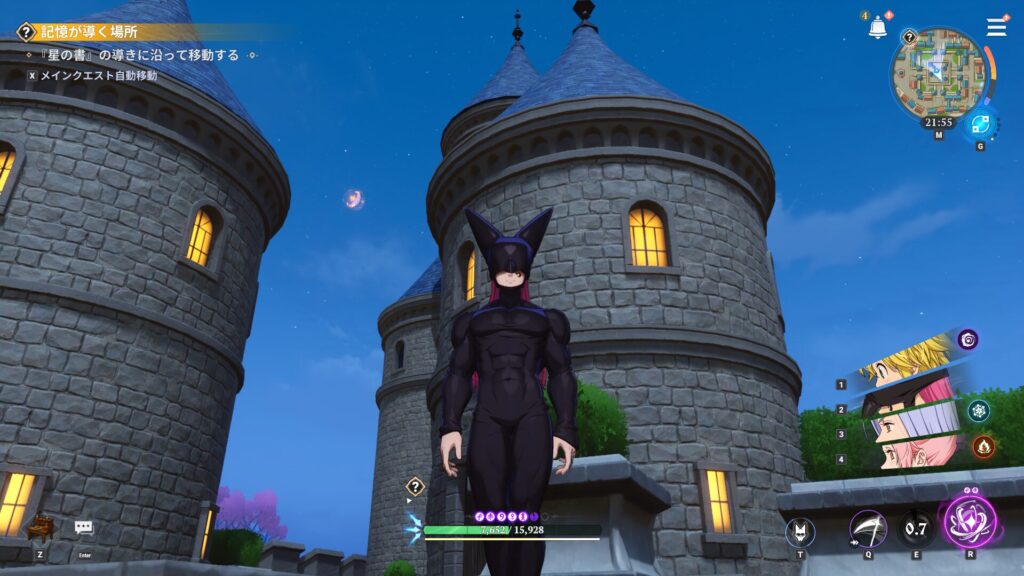Unleash the purple ultimate ability
The width and height of the screenshot is (1024, 576).
970,521
